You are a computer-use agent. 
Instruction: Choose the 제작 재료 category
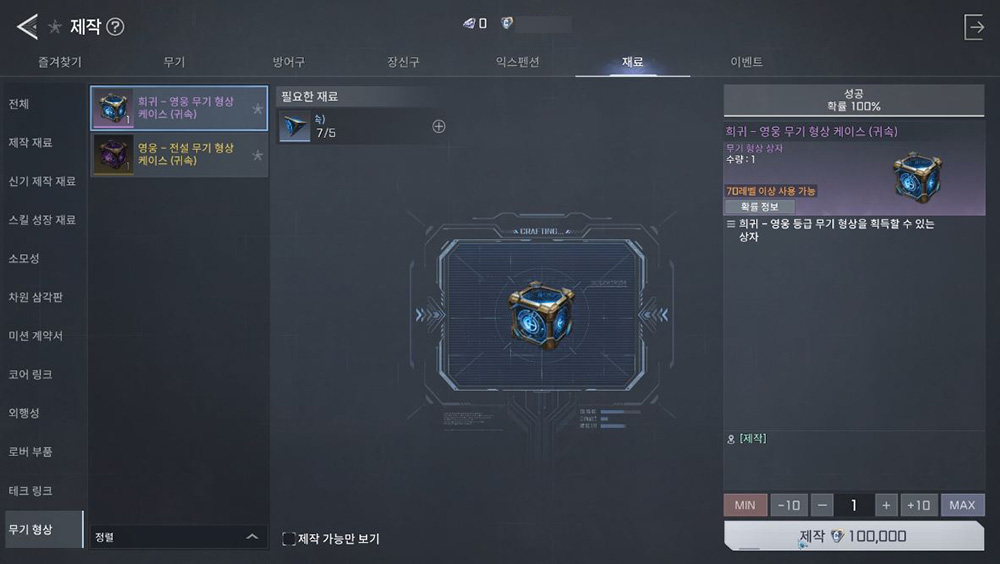pos(30,143)
